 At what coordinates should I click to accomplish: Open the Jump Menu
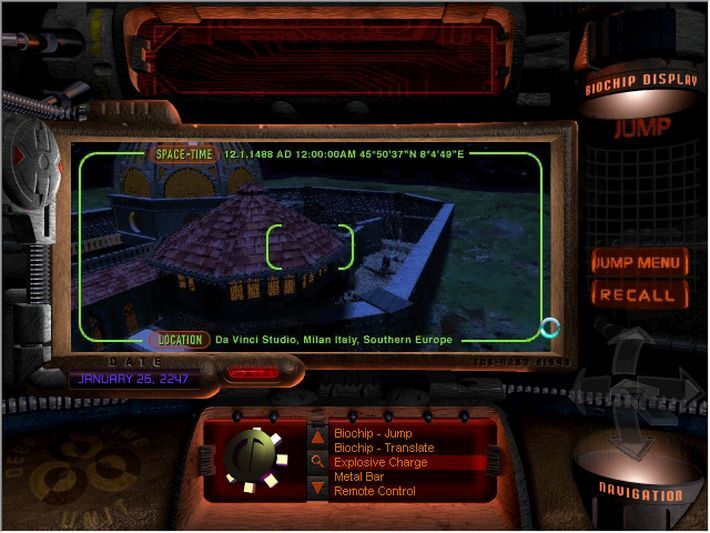(639, 263)
